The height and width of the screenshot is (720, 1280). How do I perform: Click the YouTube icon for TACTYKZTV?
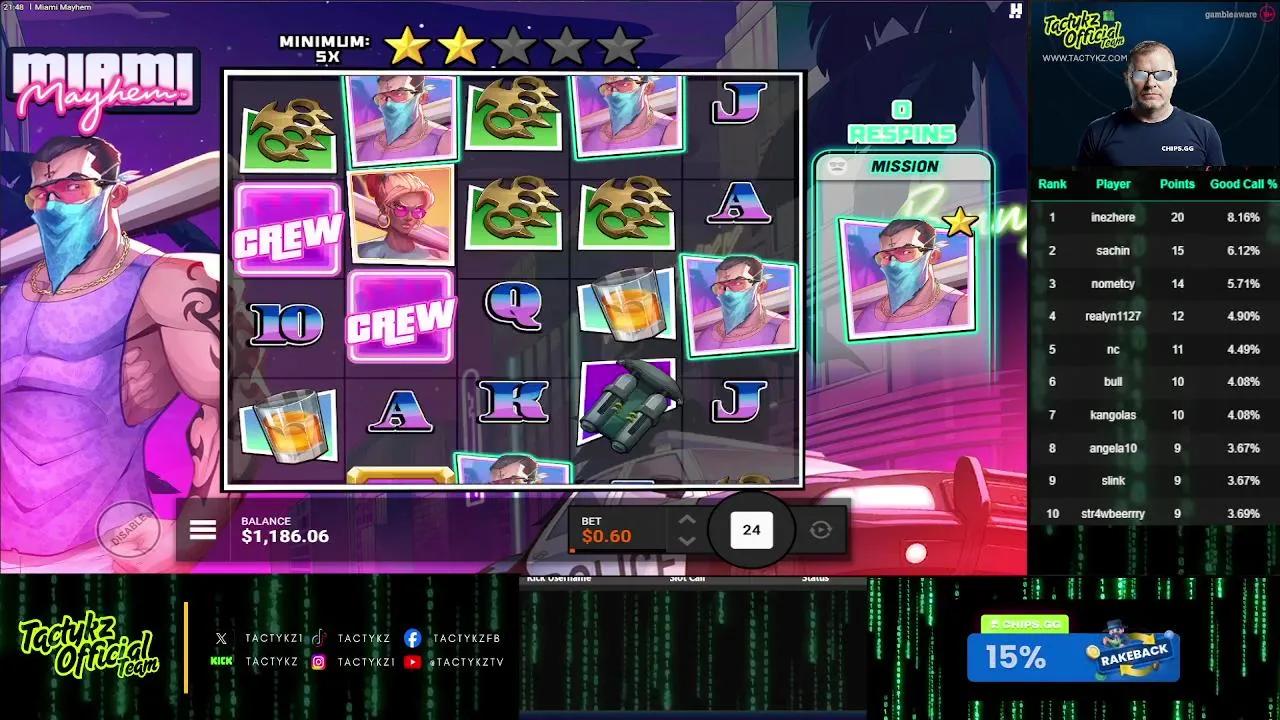coord(413,661)
